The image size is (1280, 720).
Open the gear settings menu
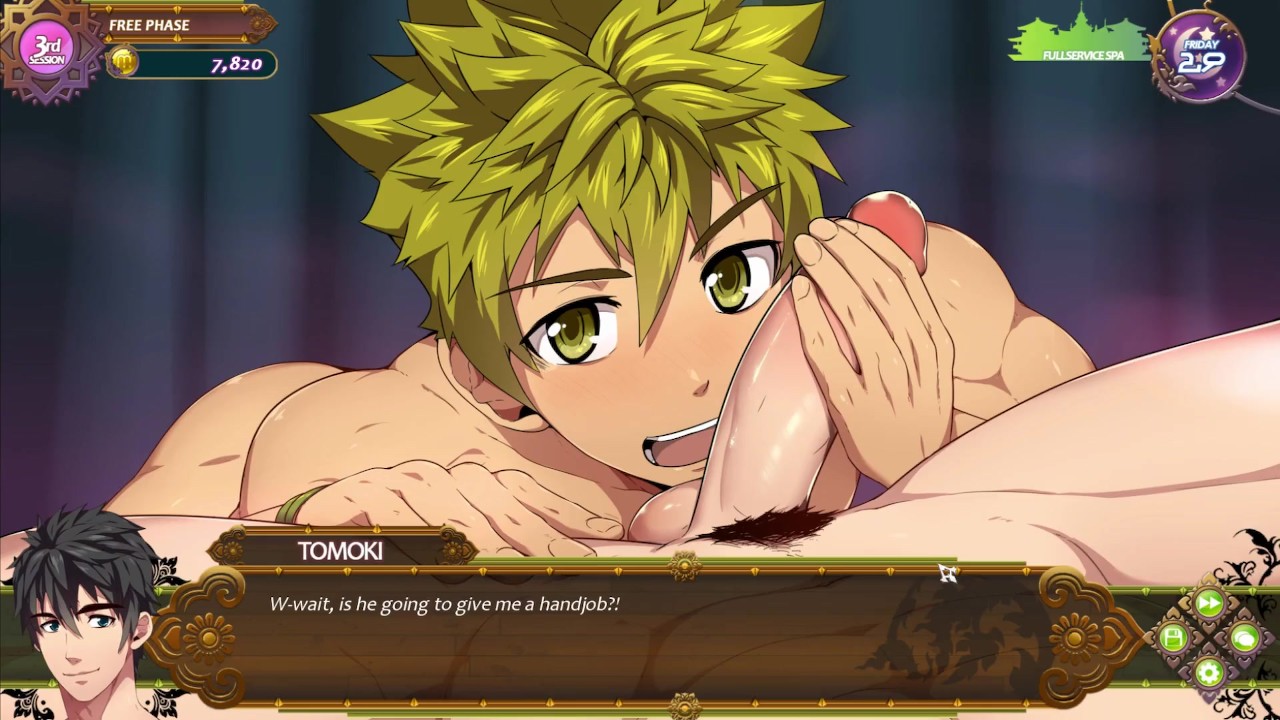[1209, 672]
